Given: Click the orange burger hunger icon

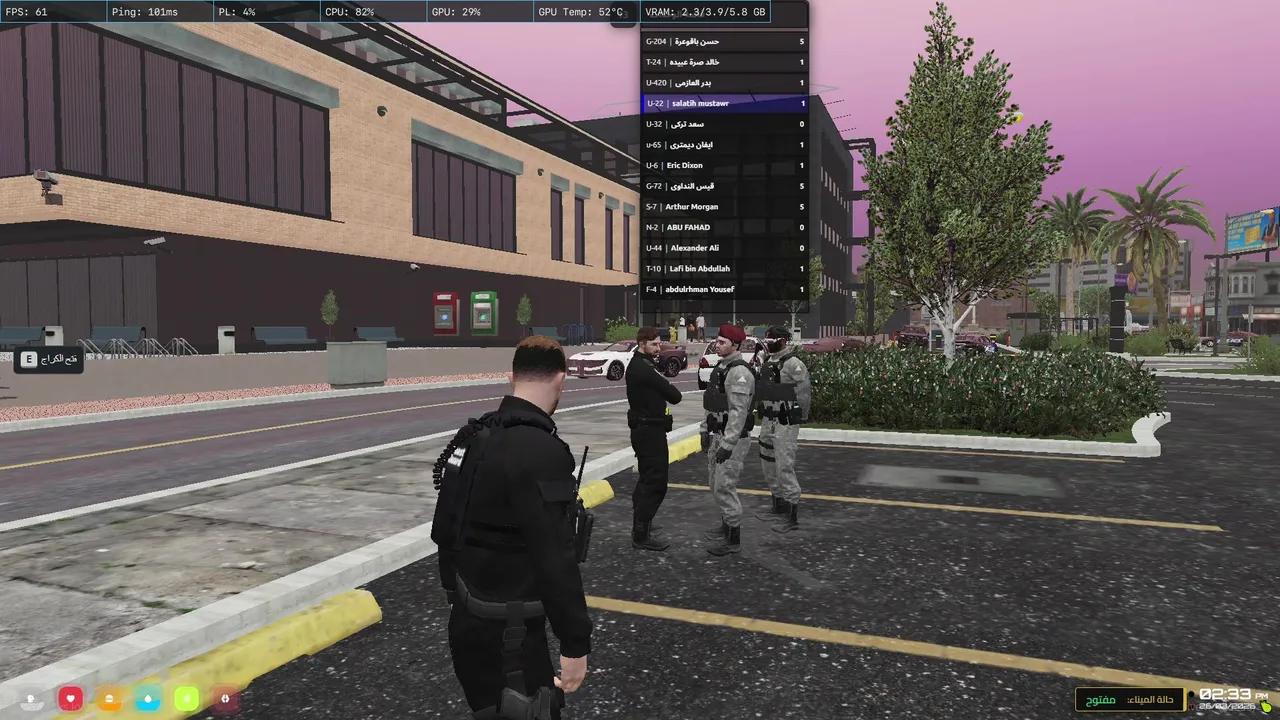Looking at the screenshot, I should pos(109,699).
